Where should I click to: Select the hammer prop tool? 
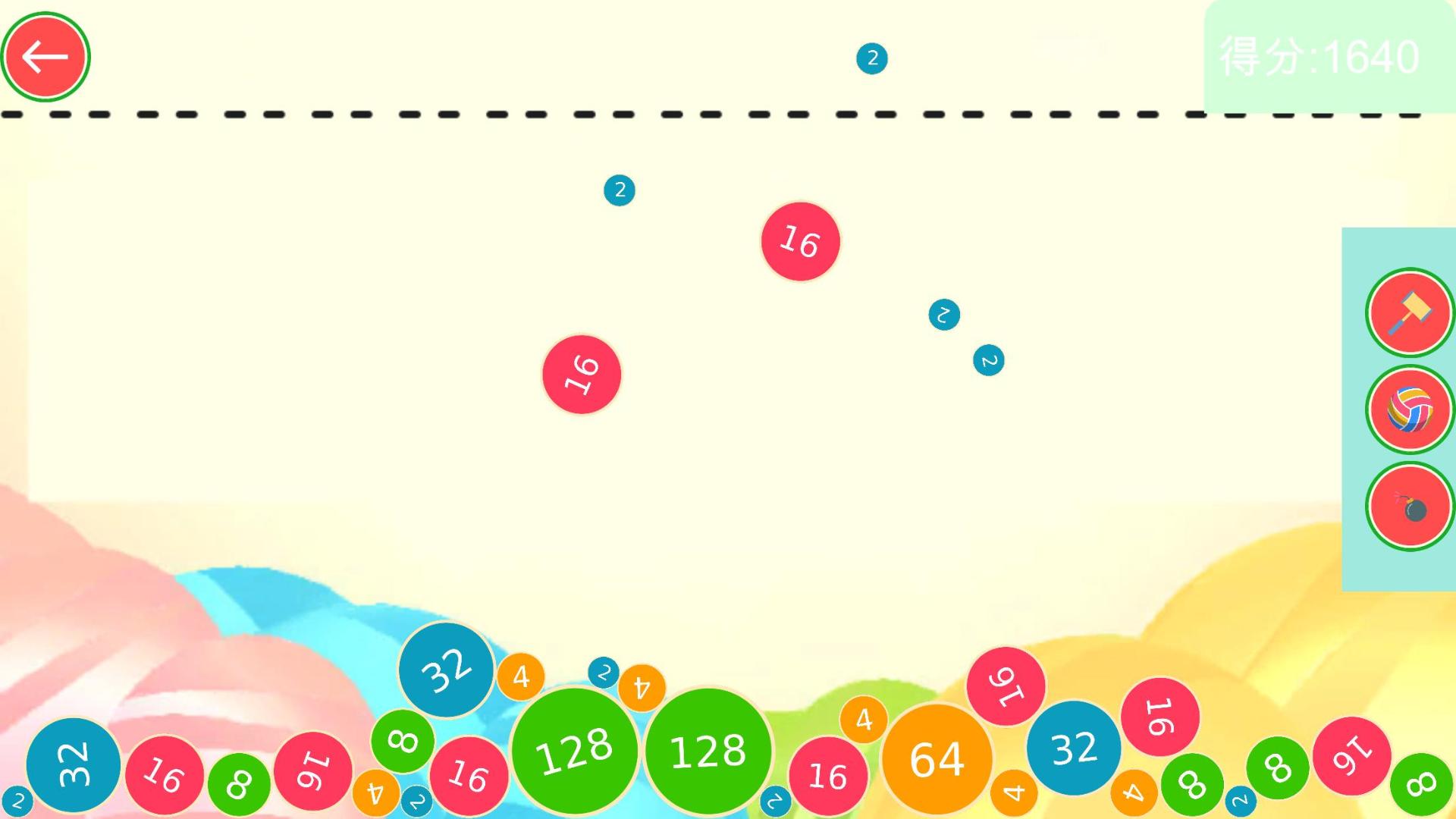1409,314
